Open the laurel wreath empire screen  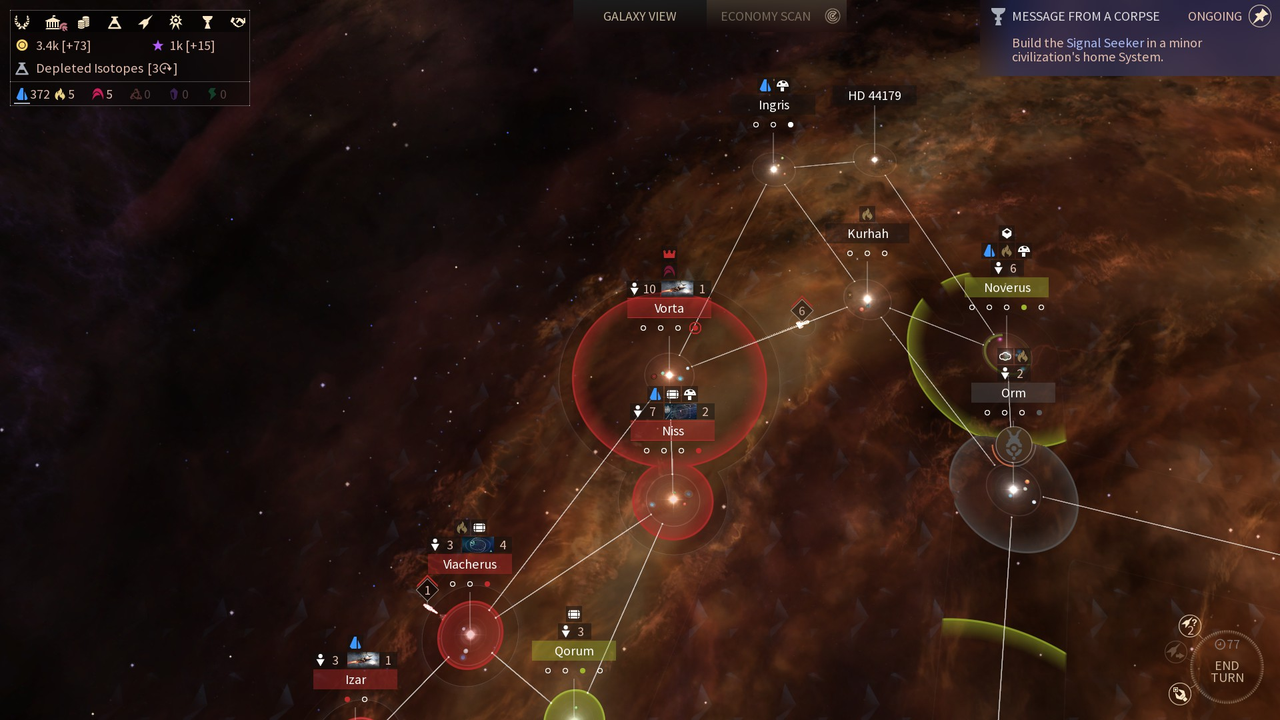point(21,22)
